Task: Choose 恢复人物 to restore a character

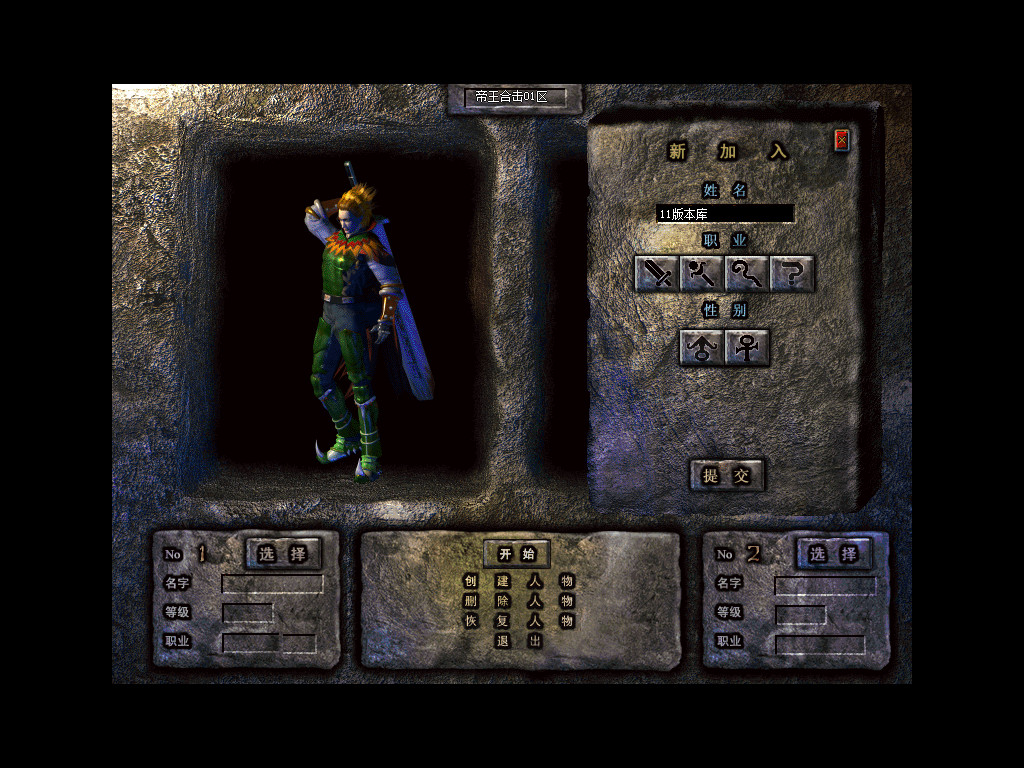Action: coord(518,621)
